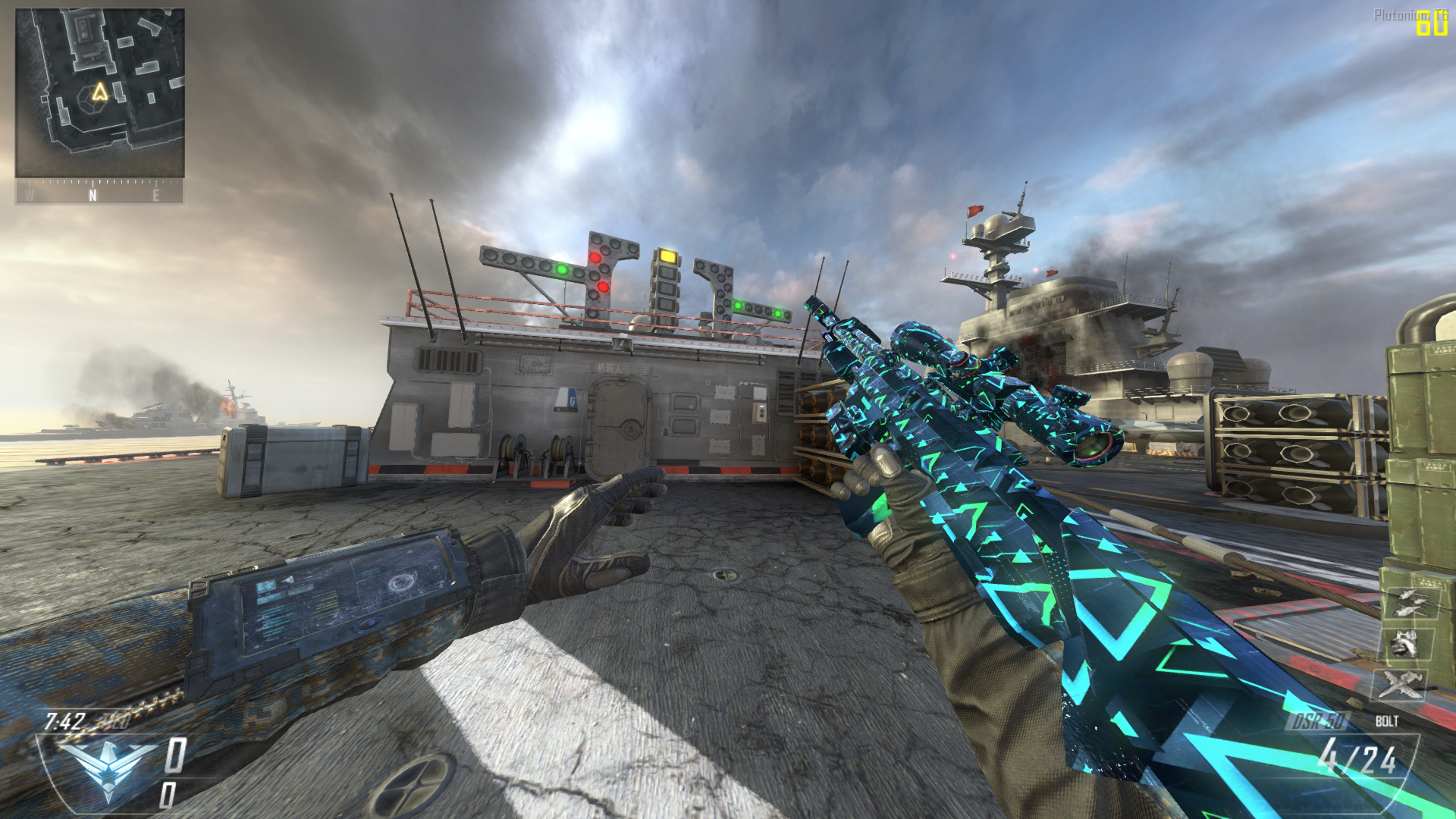Viewport: 1456px width, 819px height.
Task: Select the yellow player arrow on minimap
Action: (x=100, y=93)
